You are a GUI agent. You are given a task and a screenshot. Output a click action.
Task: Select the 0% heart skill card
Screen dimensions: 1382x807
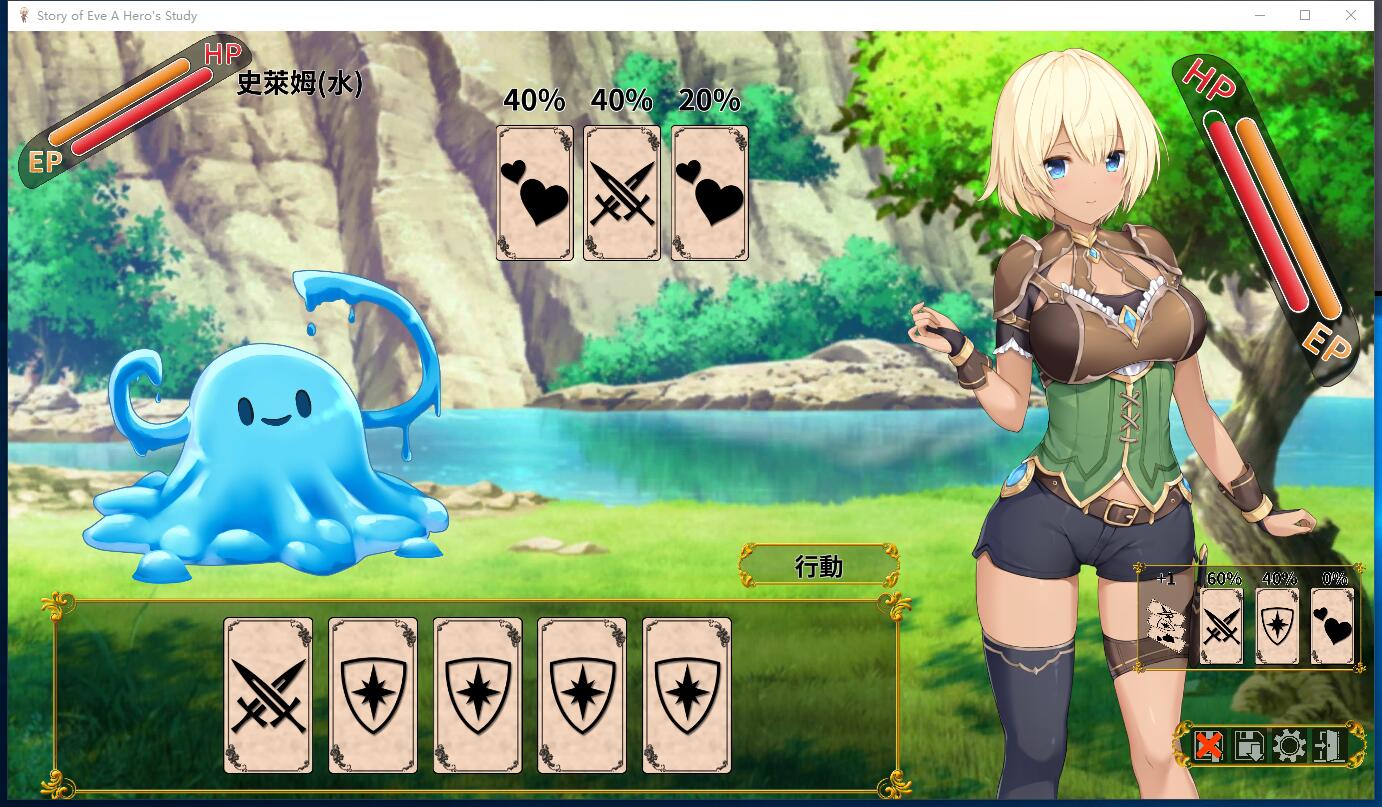click(1332, 628)
